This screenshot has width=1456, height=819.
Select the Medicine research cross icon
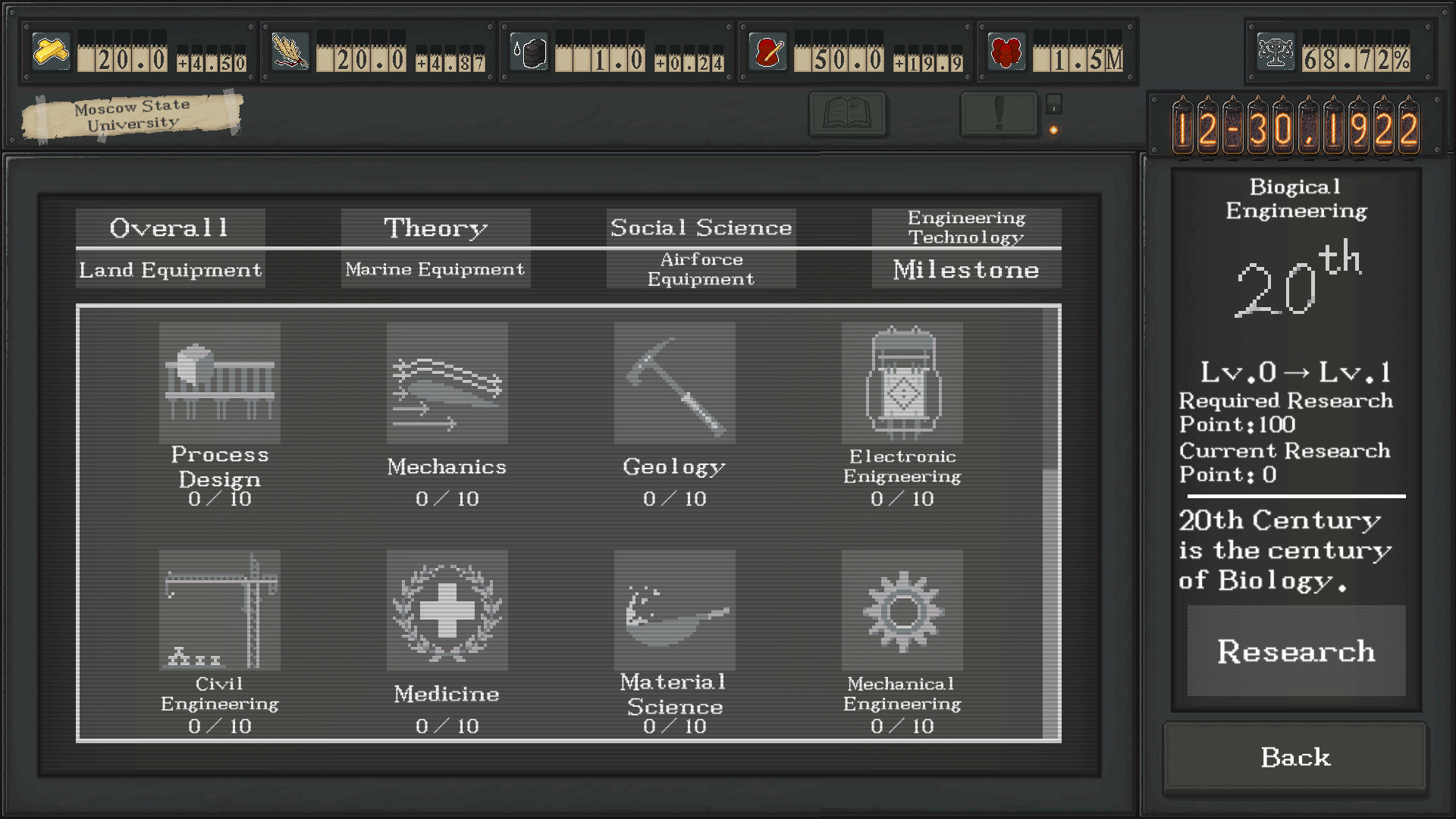(x=447, y=610)
